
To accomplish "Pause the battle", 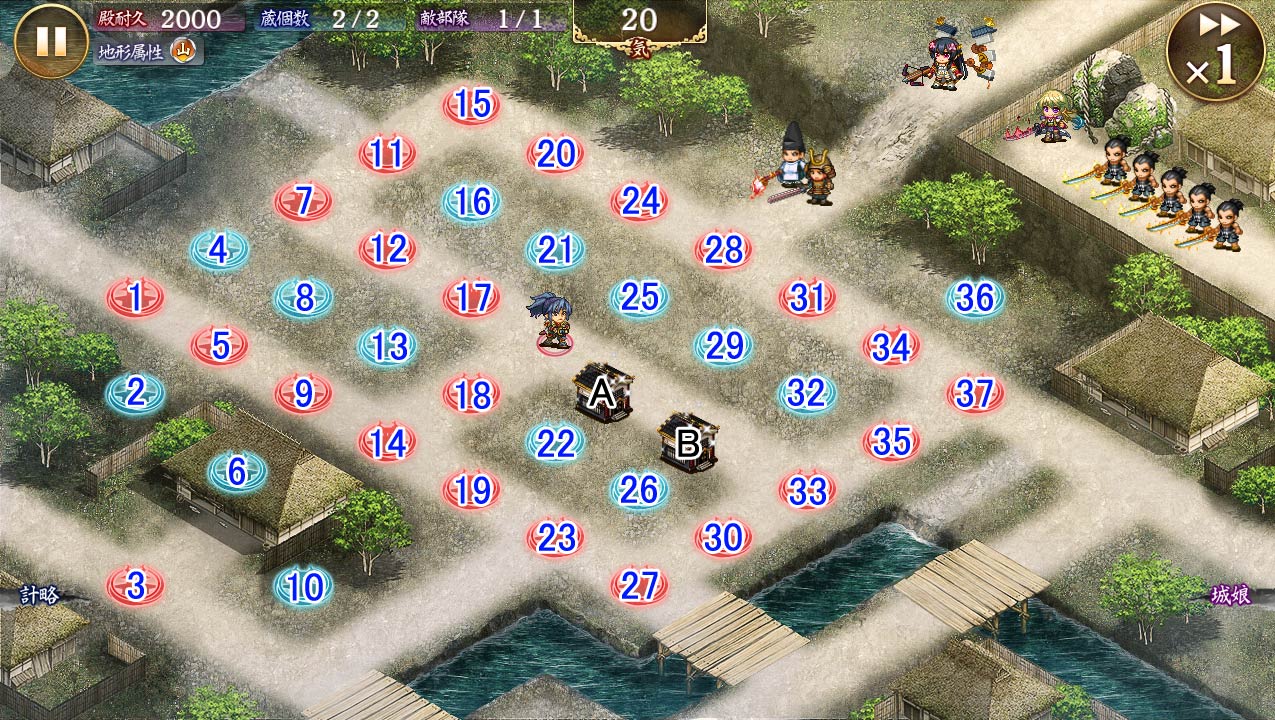I will tap(51, 41).
